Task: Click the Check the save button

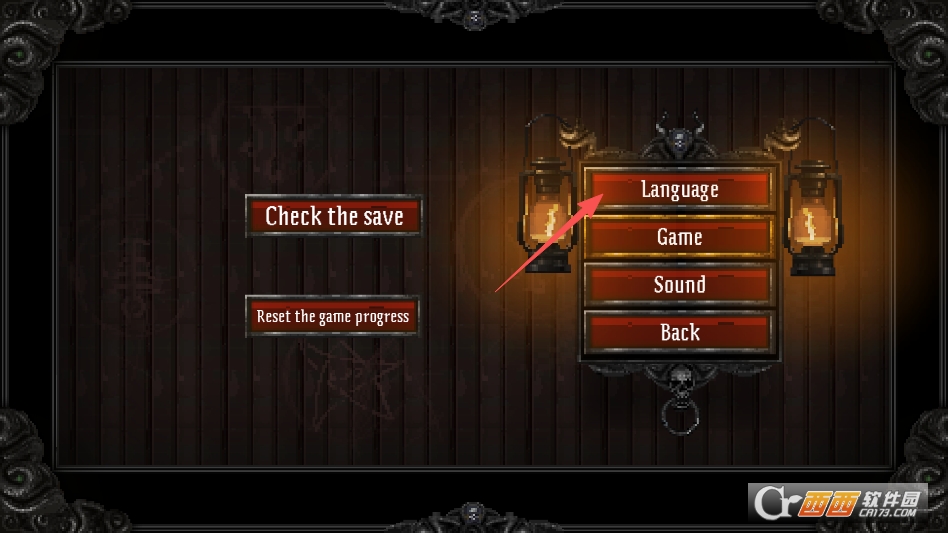Action: tap(334, 216)
